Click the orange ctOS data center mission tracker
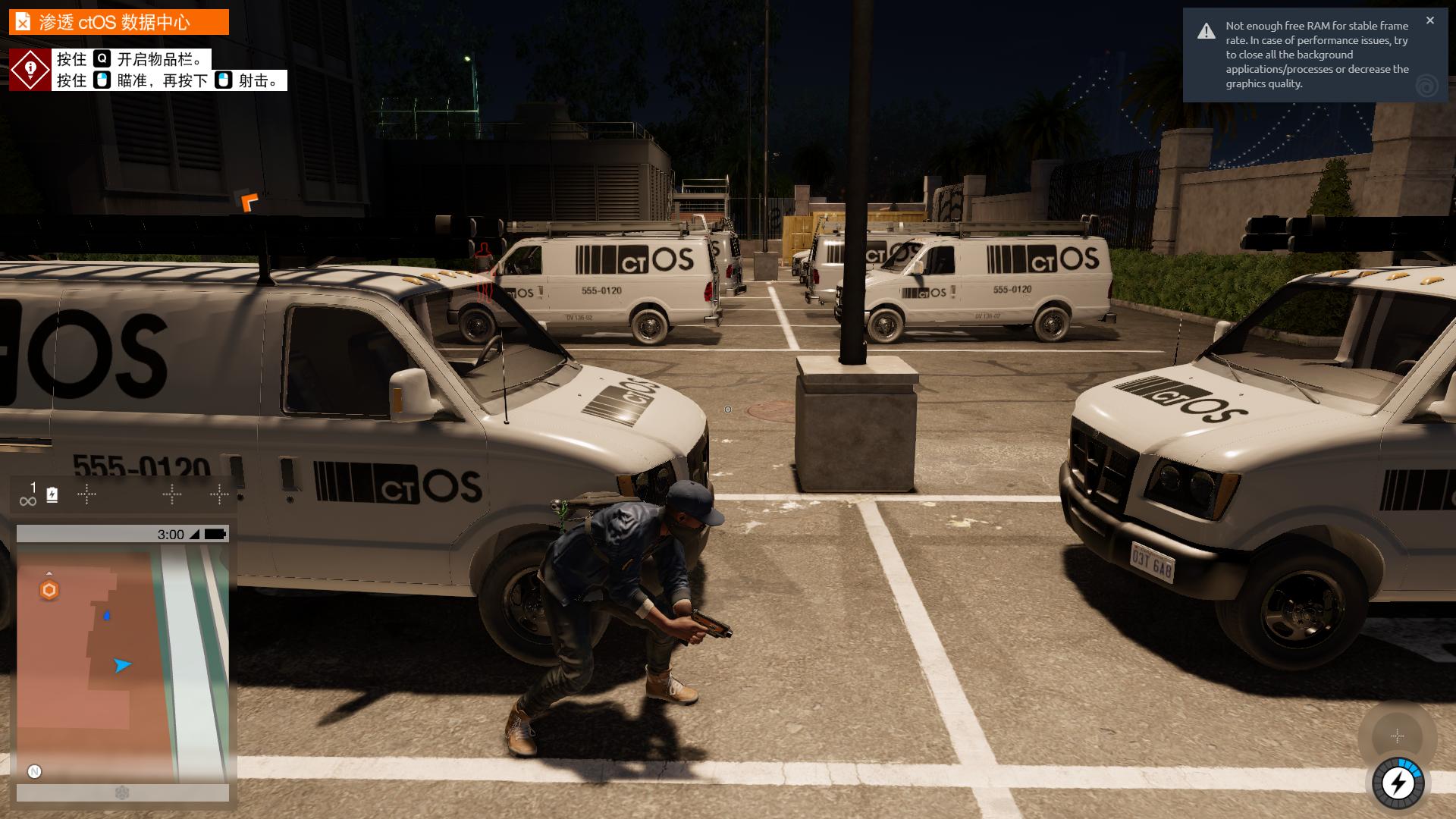 118,22
